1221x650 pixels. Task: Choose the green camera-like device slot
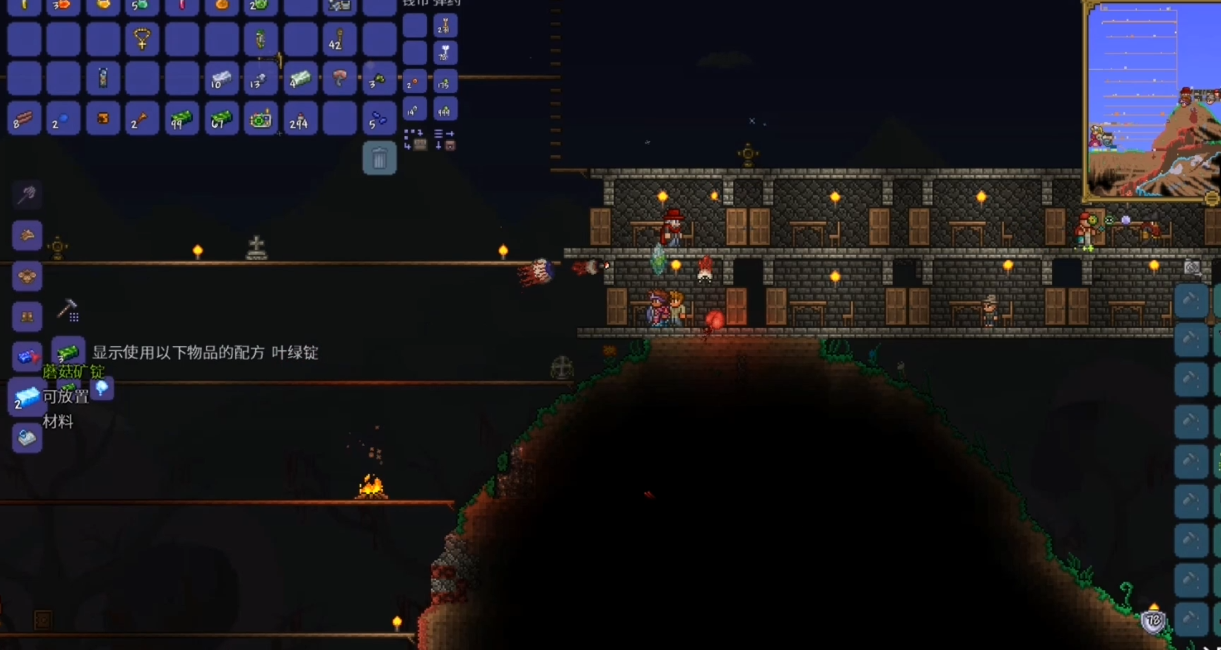261,119
